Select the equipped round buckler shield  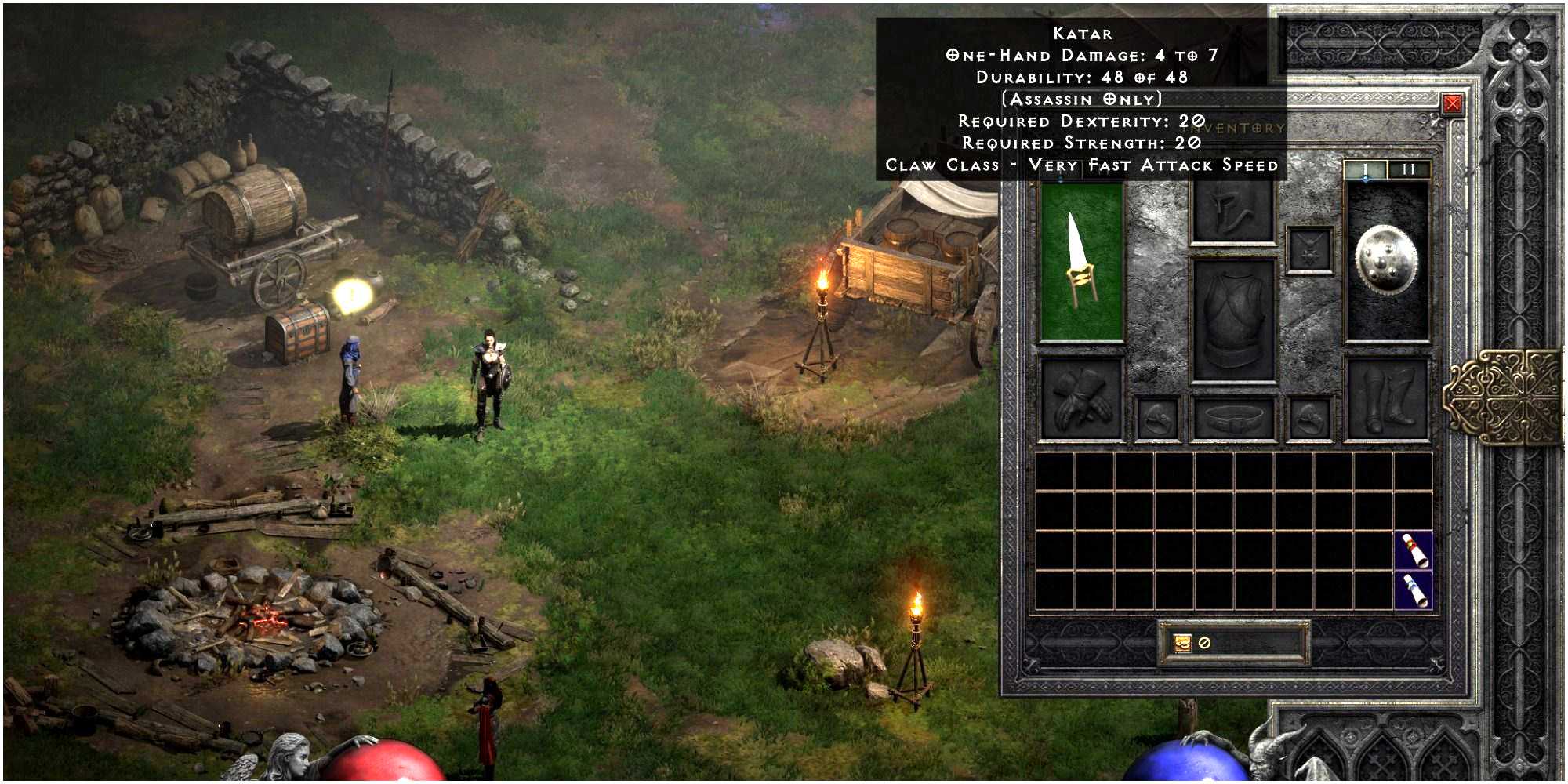1387,261
